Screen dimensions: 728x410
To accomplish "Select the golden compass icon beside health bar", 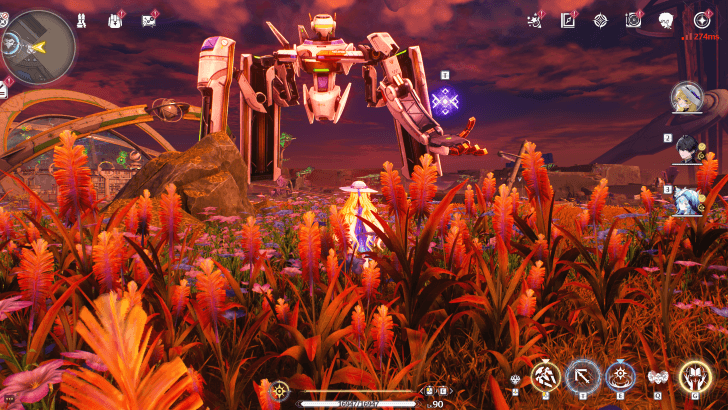I will pyautogui.click(x=280, y=391).
